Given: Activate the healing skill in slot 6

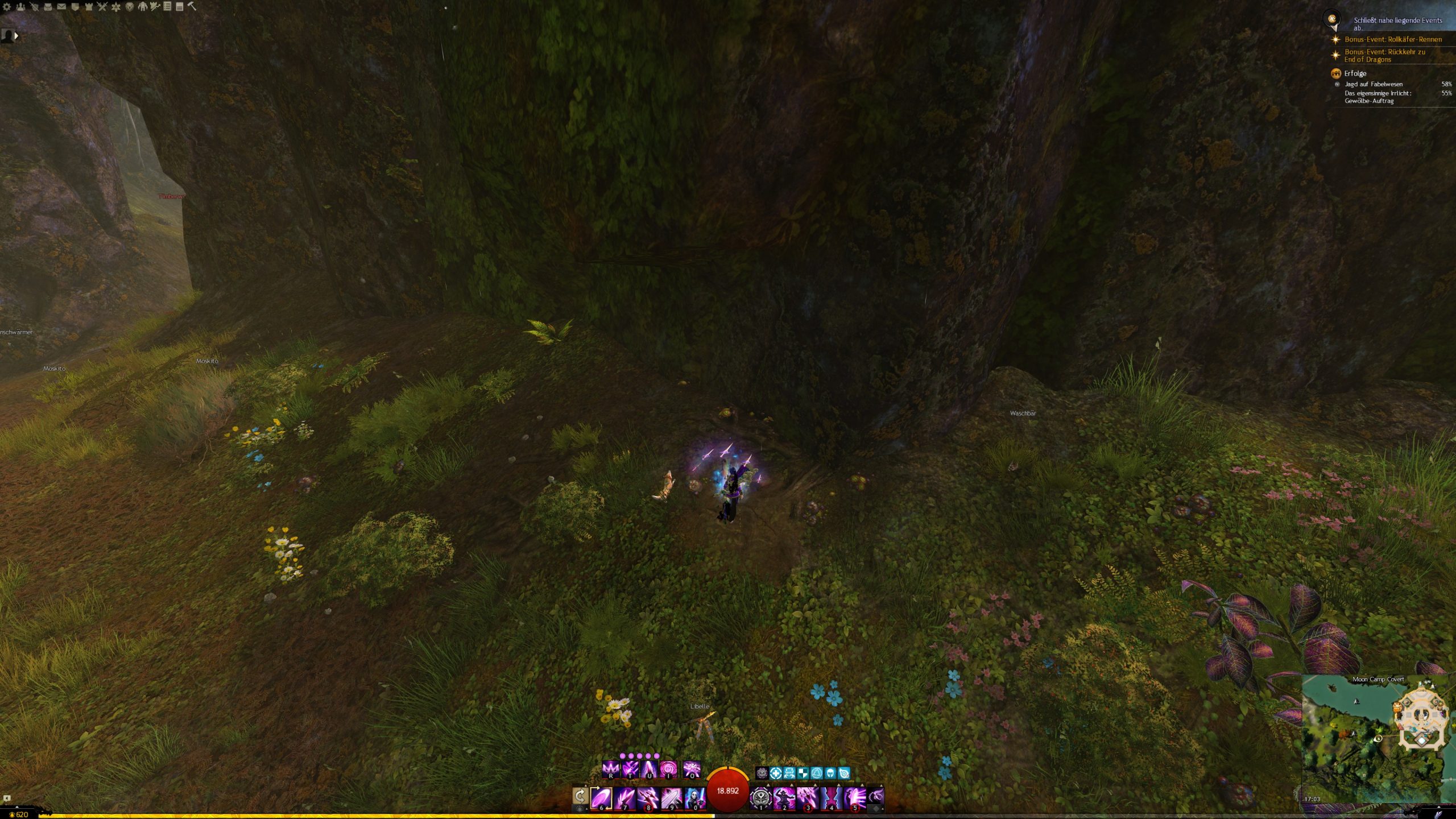Looking at the screenshot, I should tap(601, 797).
